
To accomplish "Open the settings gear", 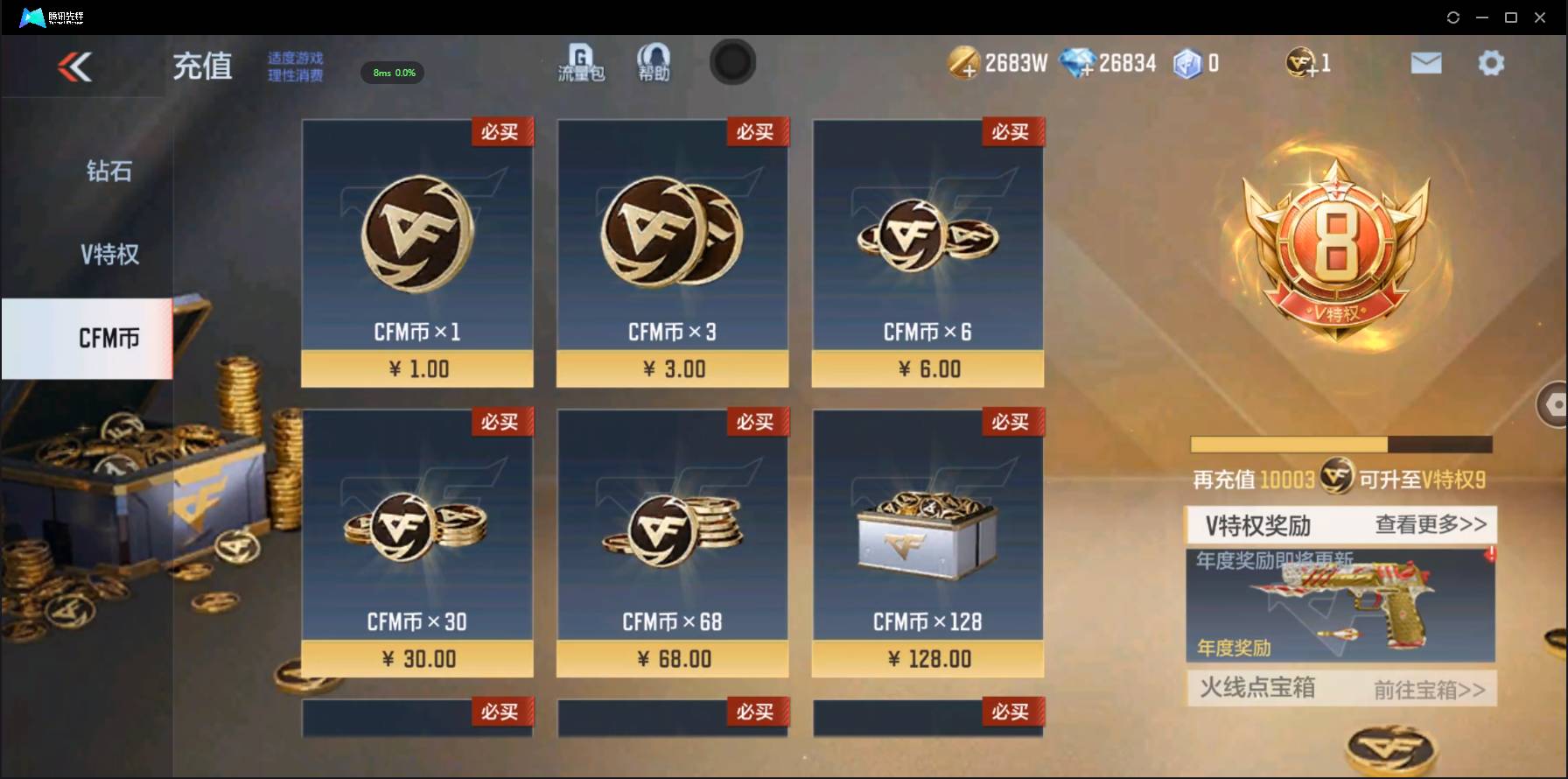I will tap(1489, 62).
